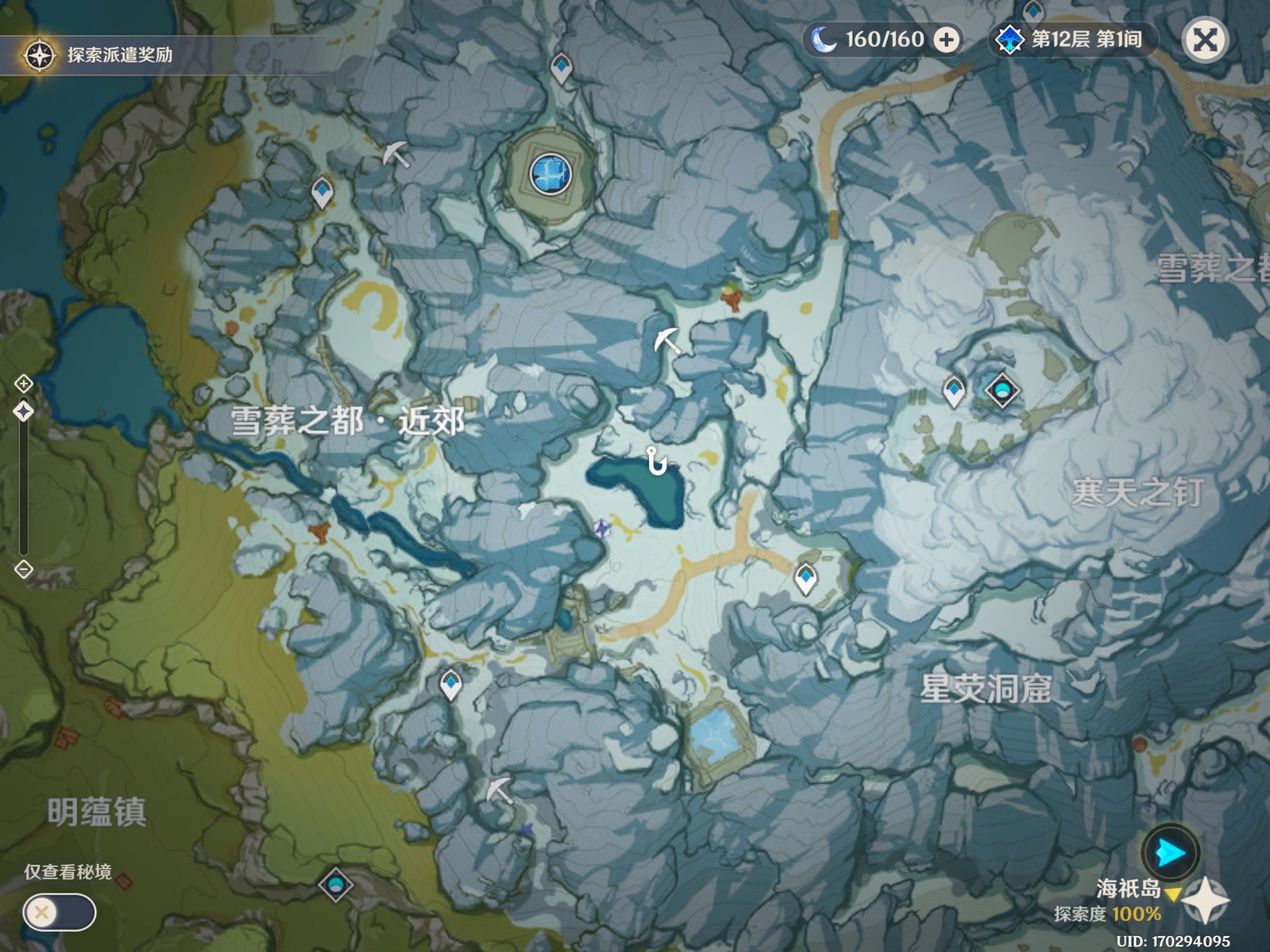The height and width of the screenshot is (952, 1270).
Task: Select the domain marker near 明蕴镇
Action: point(335,884)
